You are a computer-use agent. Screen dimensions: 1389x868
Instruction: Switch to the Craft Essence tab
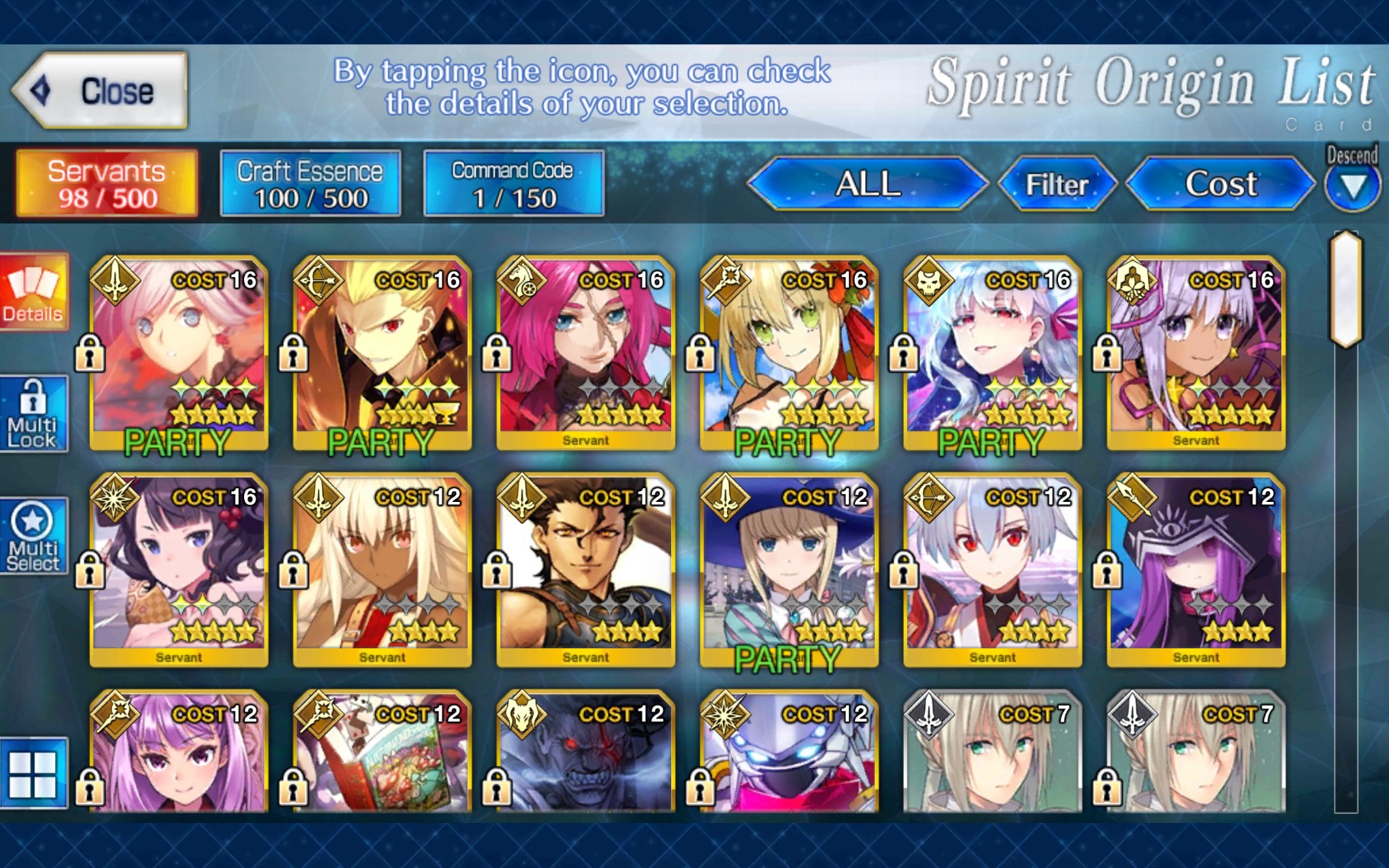pos(309,183)
